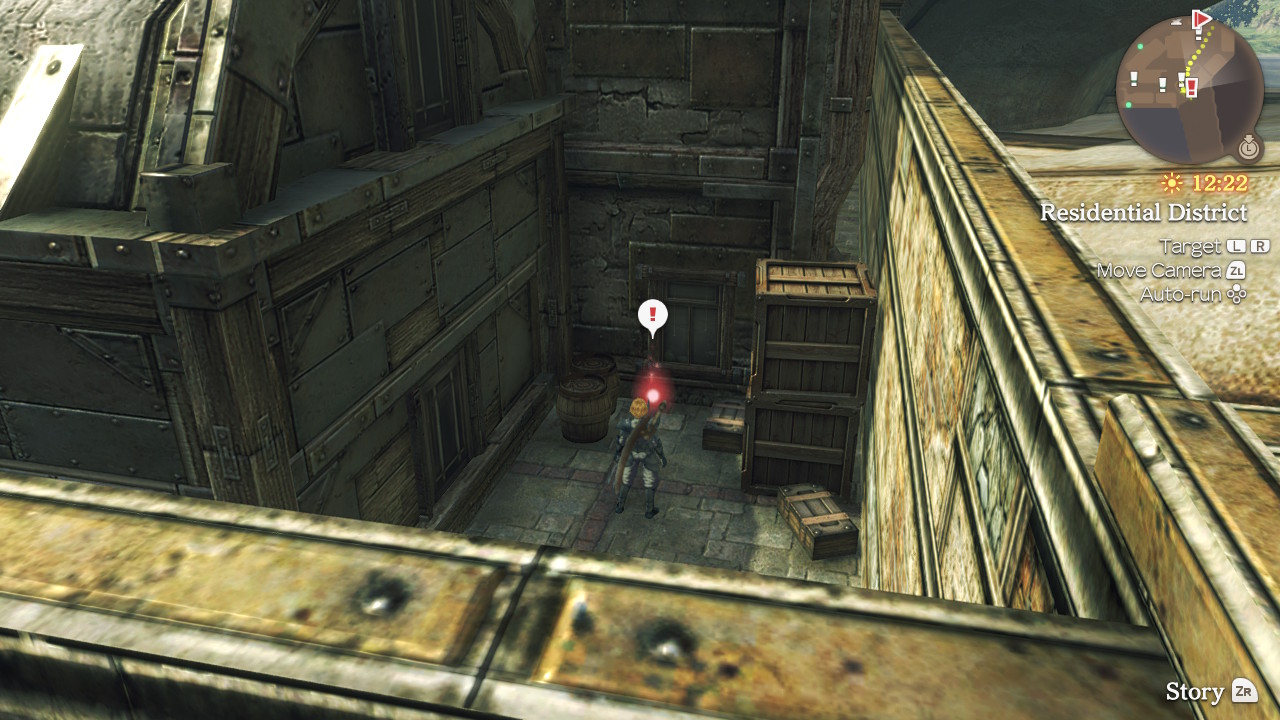Image resolution: width=1280 pixels, height=720 pixels.
Task: Open the circular minimap
Action: pos(1189,90)
